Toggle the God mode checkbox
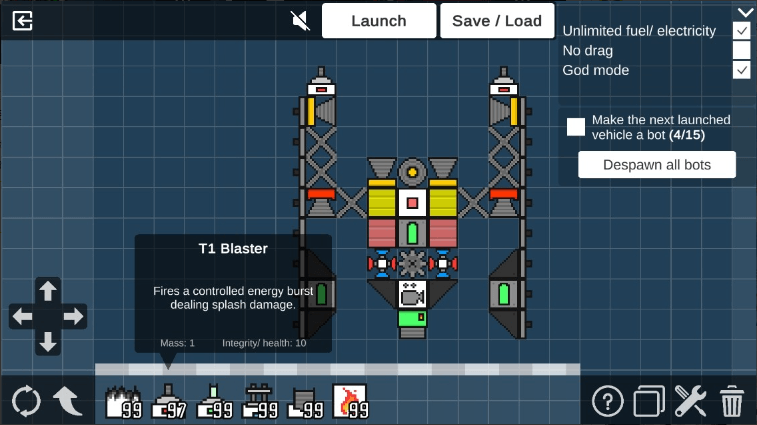The image size is (757, 425). coord(741,70)
